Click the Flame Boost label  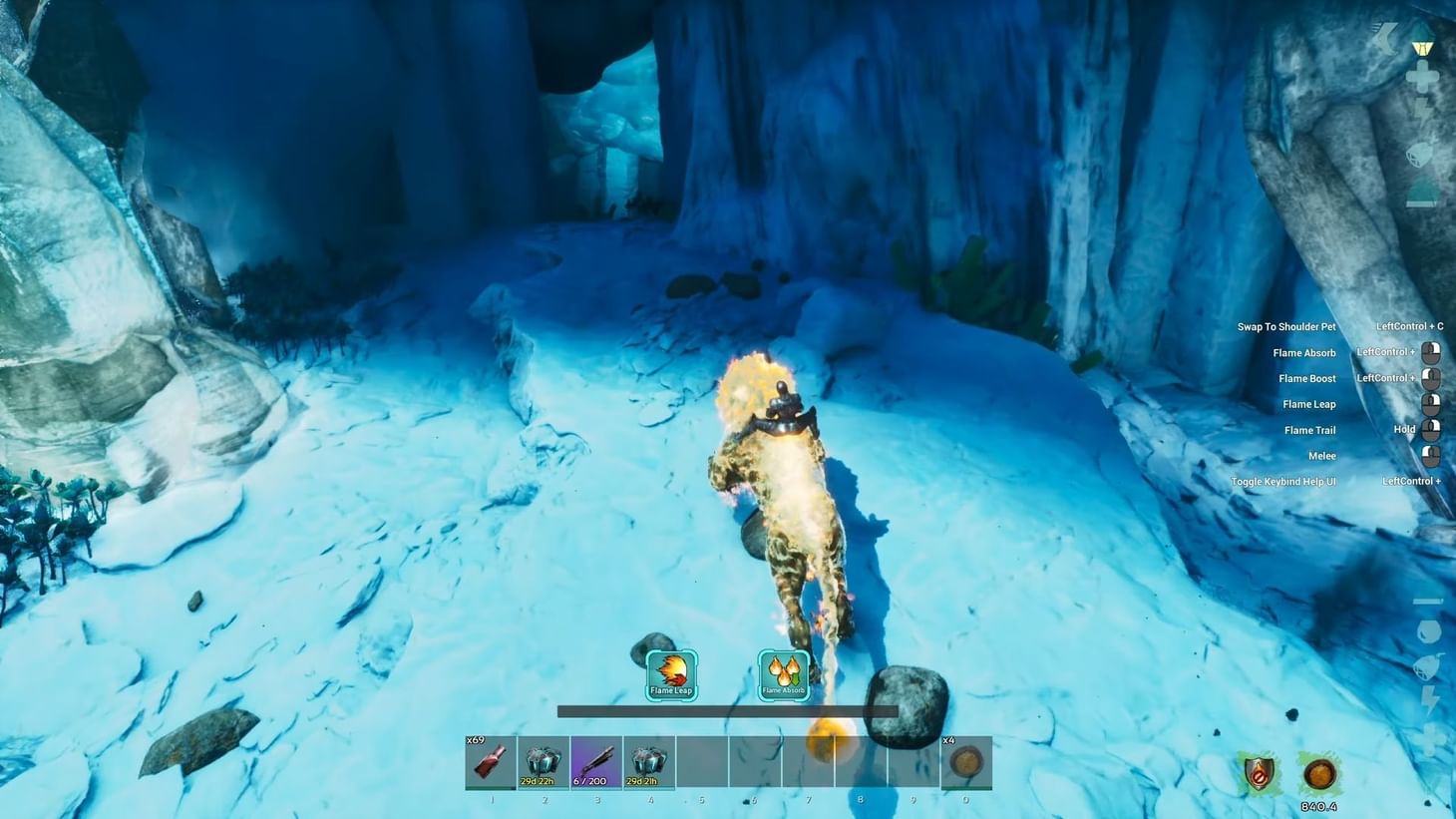[x=1306, y=378]
